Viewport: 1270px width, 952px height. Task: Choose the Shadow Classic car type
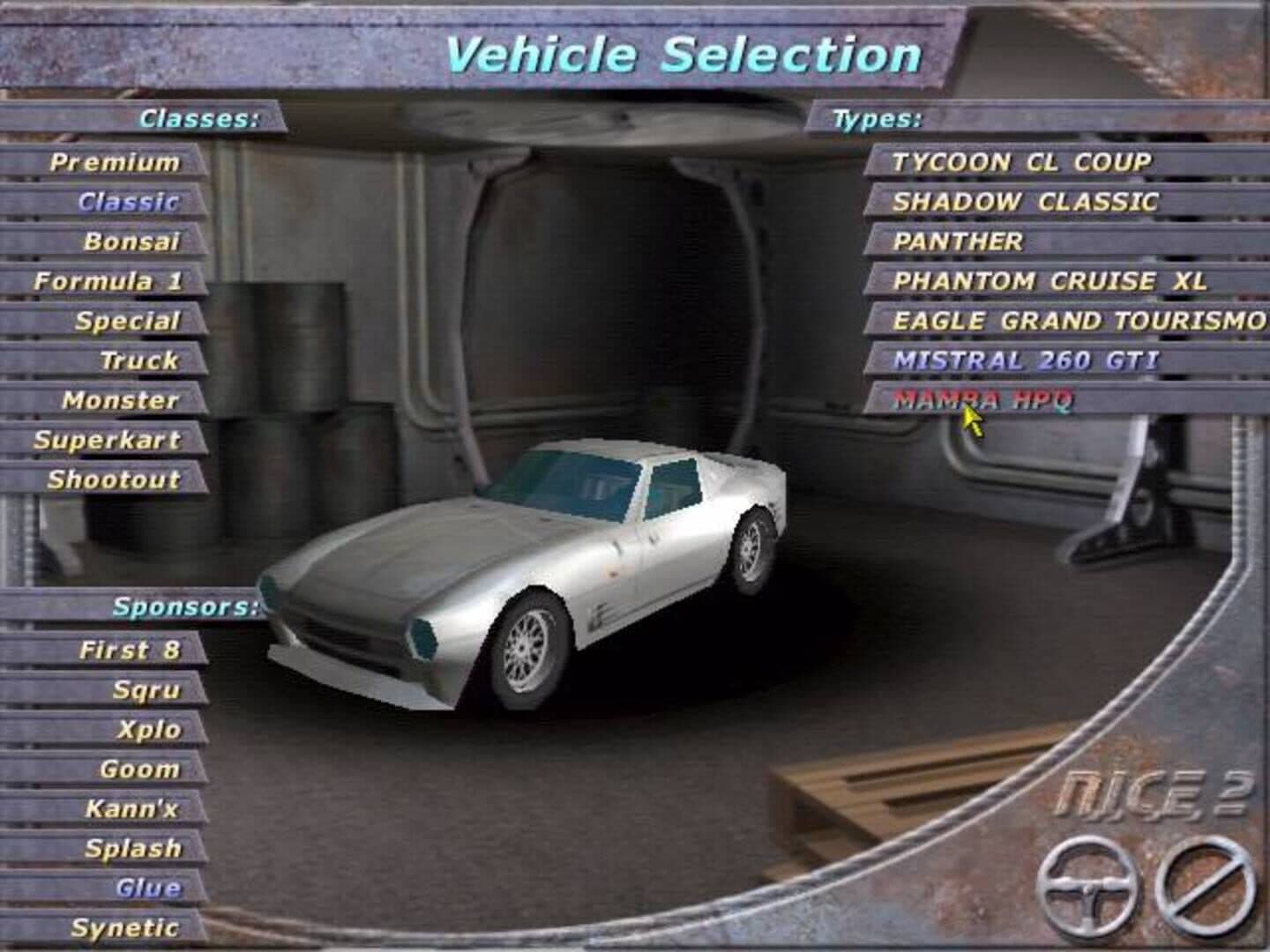(x=1024, y=202)
